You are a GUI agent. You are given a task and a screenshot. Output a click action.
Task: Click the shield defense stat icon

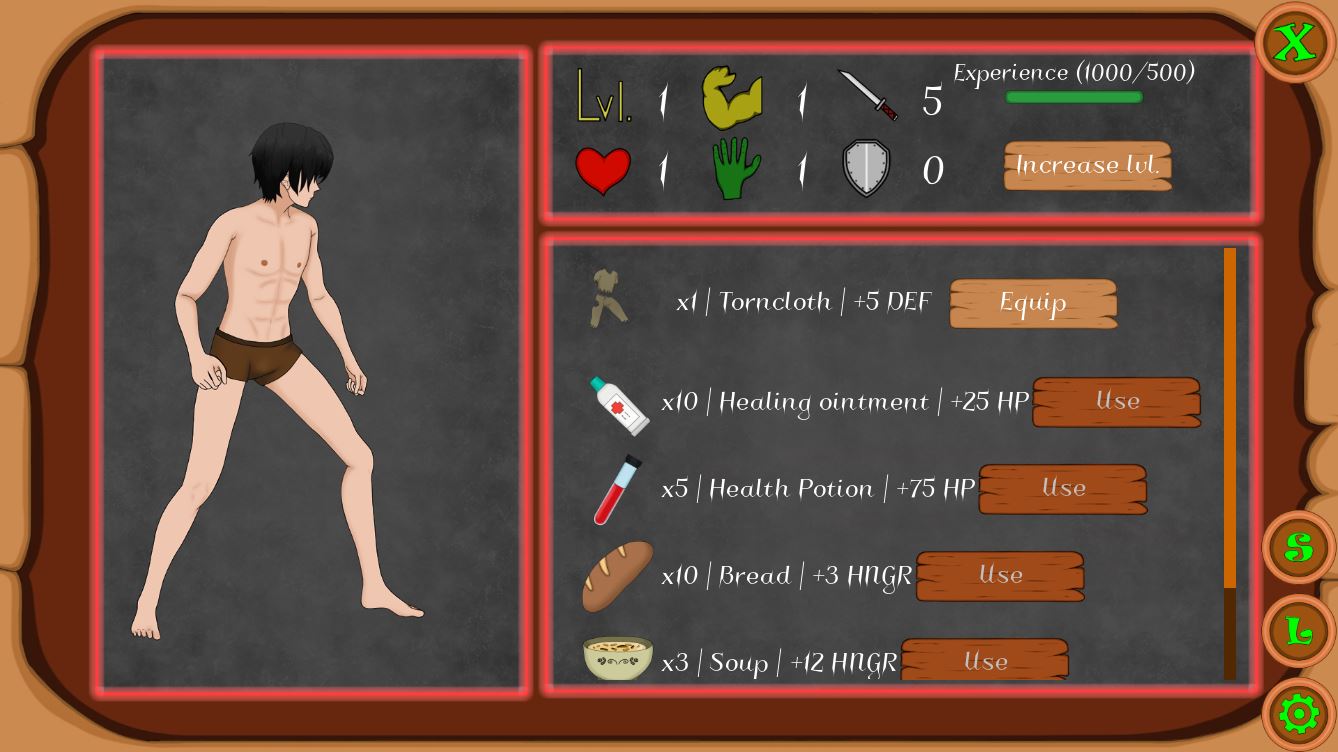[866, 167]
